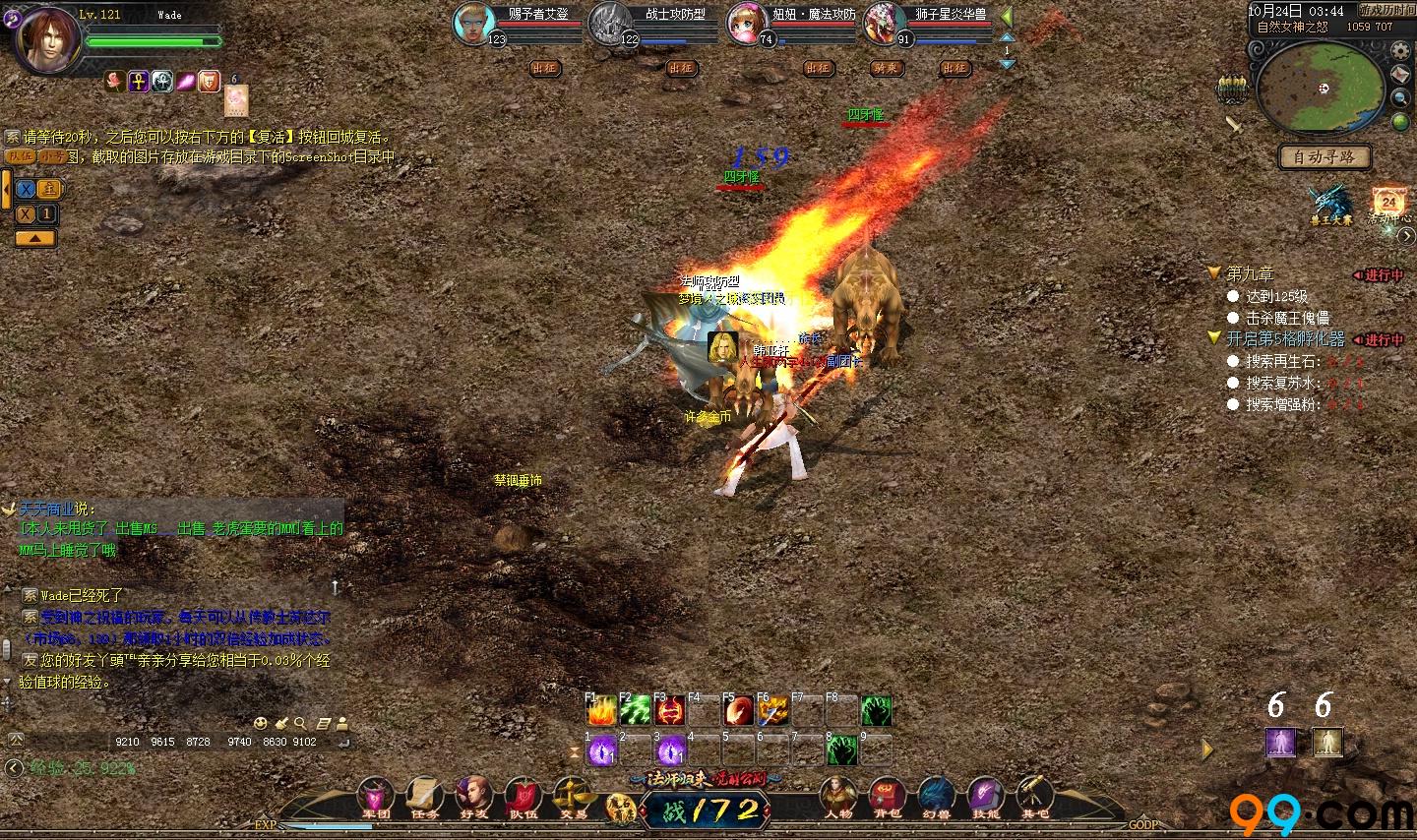Open the 人物 (Character) sheet
Viewport: 1417px width, 840px height.
pos(838,795)
